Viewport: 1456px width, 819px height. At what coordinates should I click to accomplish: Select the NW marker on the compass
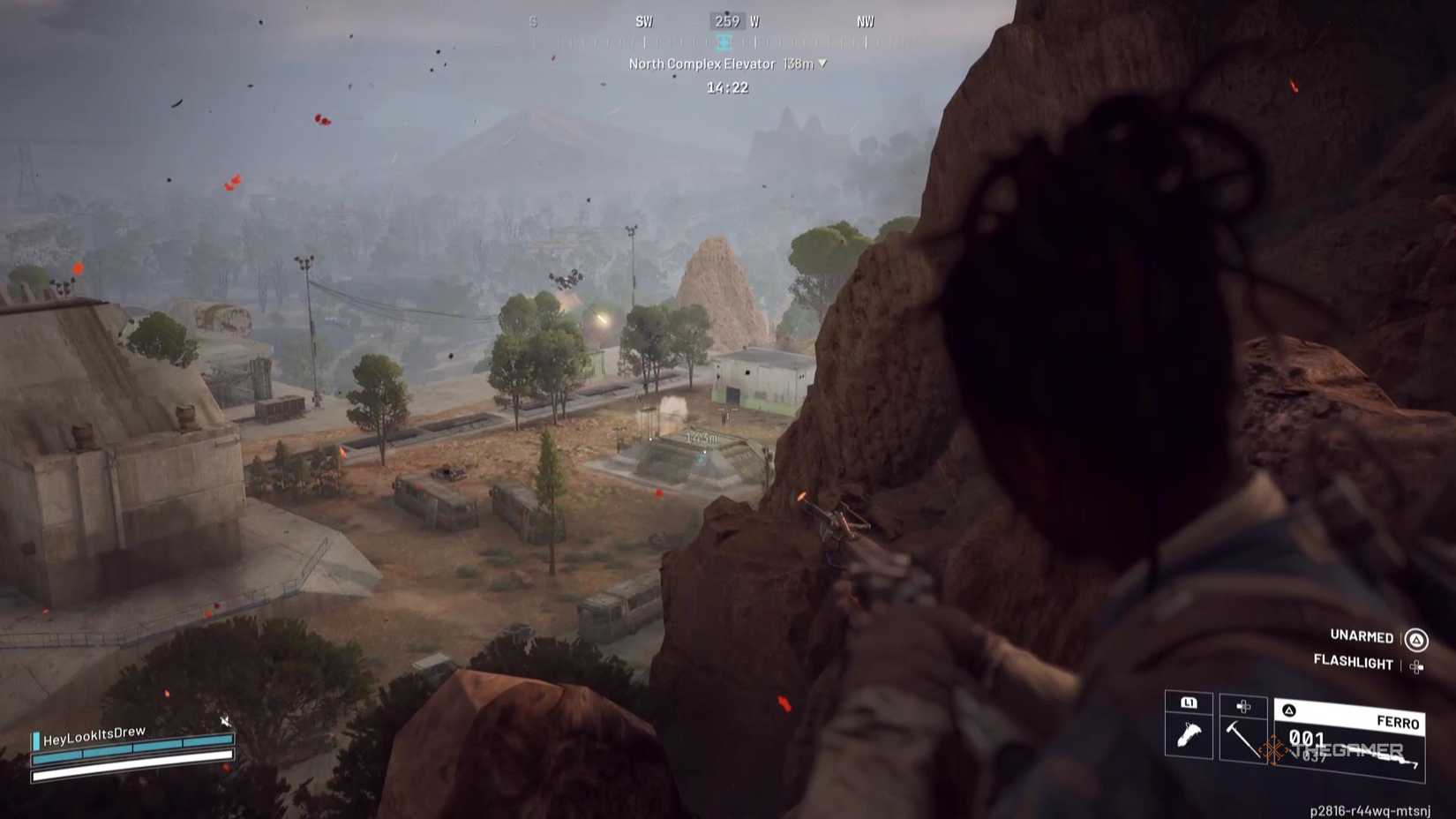click(867, 22)
